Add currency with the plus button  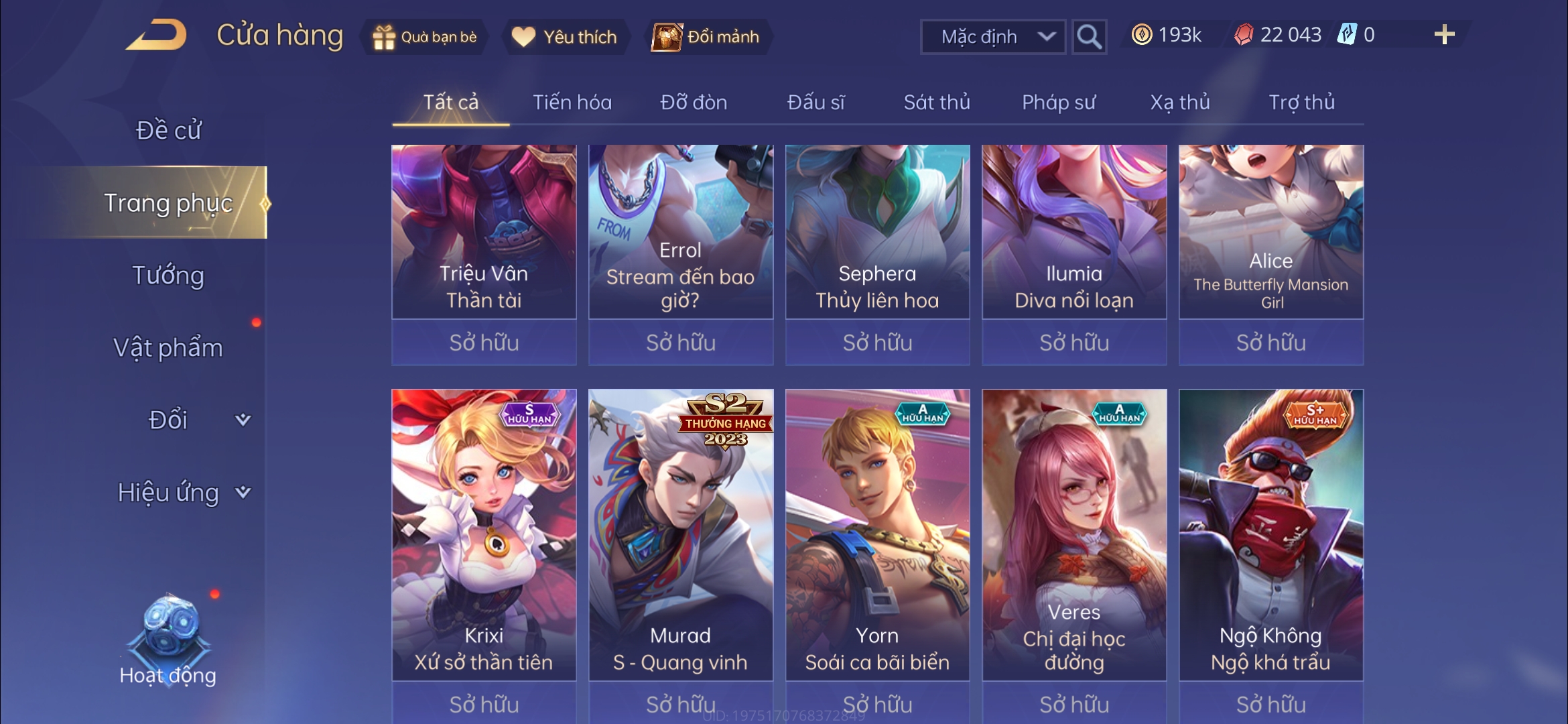point(1444,35)
